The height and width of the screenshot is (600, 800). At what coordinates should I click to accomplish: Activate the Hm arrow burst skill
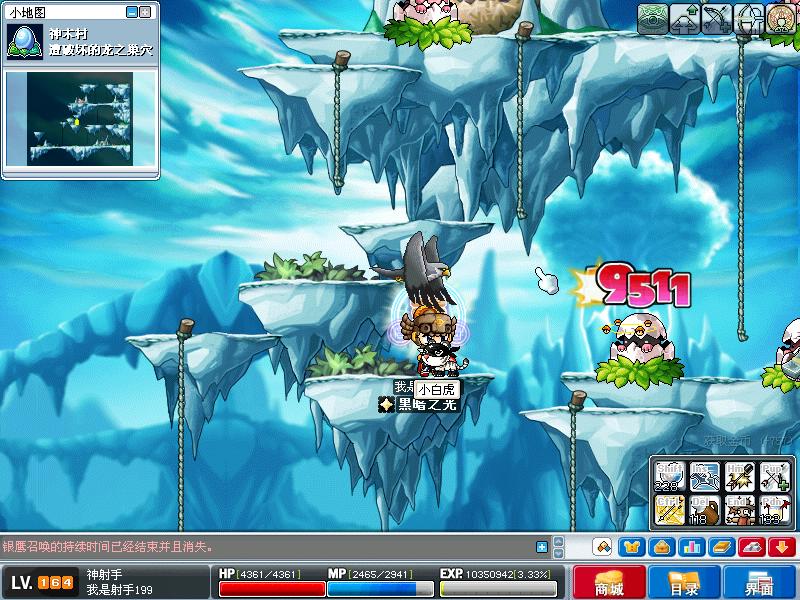pos(738,476)
